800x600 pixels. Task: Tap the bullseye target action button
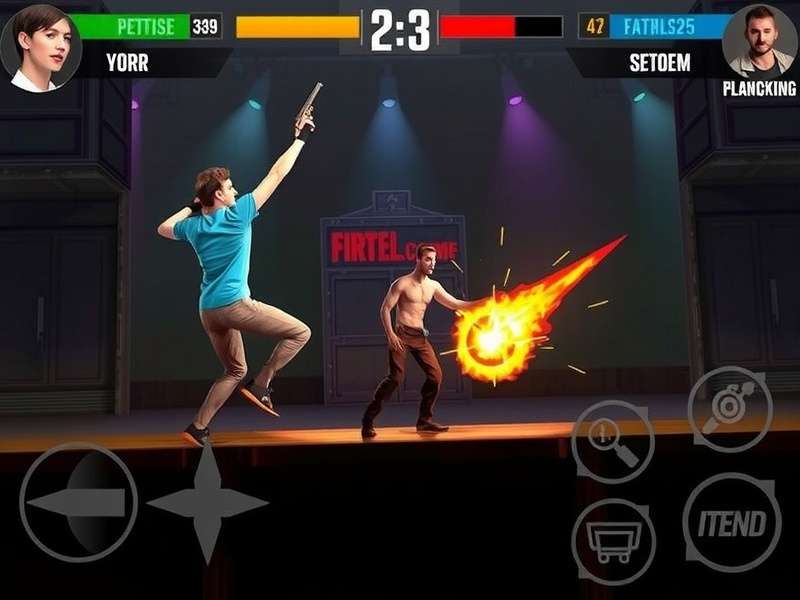pyautogui.click(x=730, y=409)
